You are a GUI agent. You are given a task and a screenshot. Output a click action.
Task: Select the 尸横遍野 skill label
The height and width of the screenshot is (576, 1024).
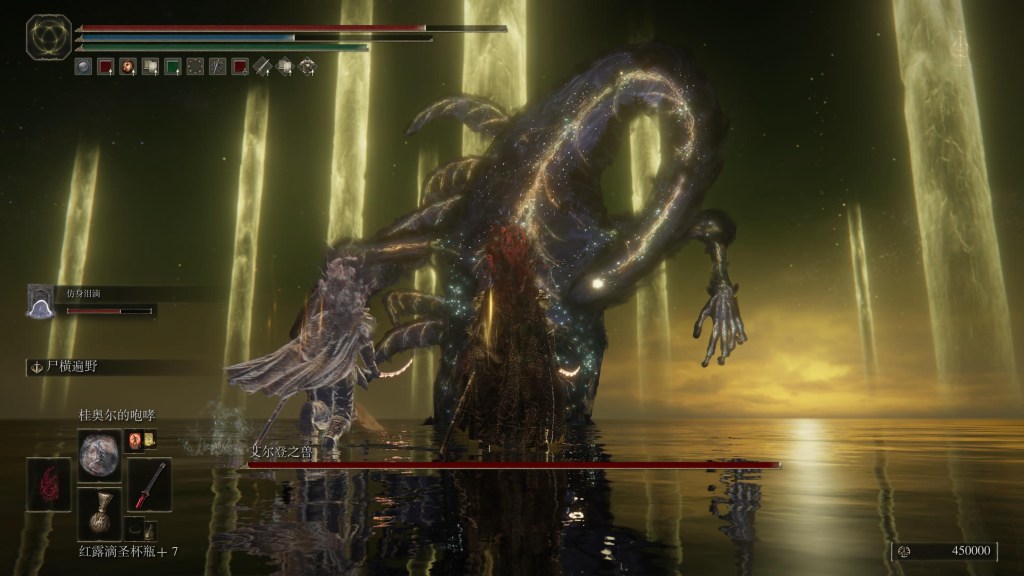pos(66,367)
